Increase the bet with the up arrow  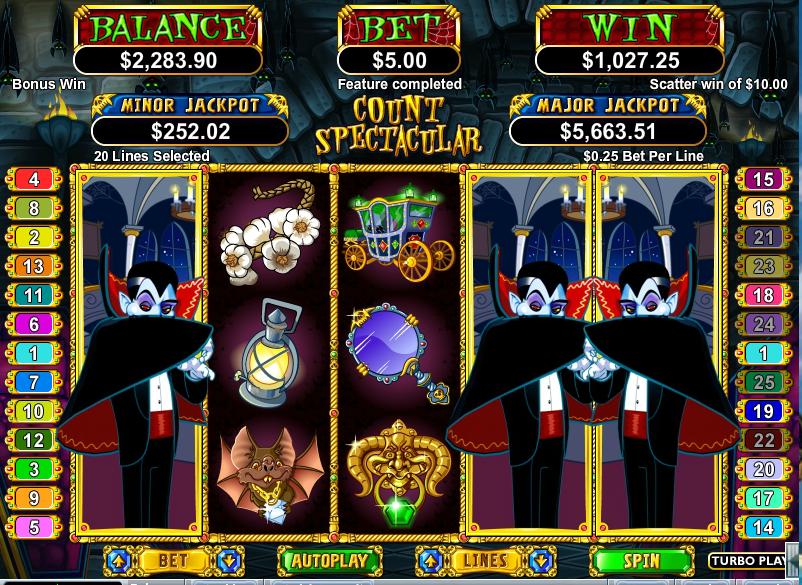tap(117, 560)
